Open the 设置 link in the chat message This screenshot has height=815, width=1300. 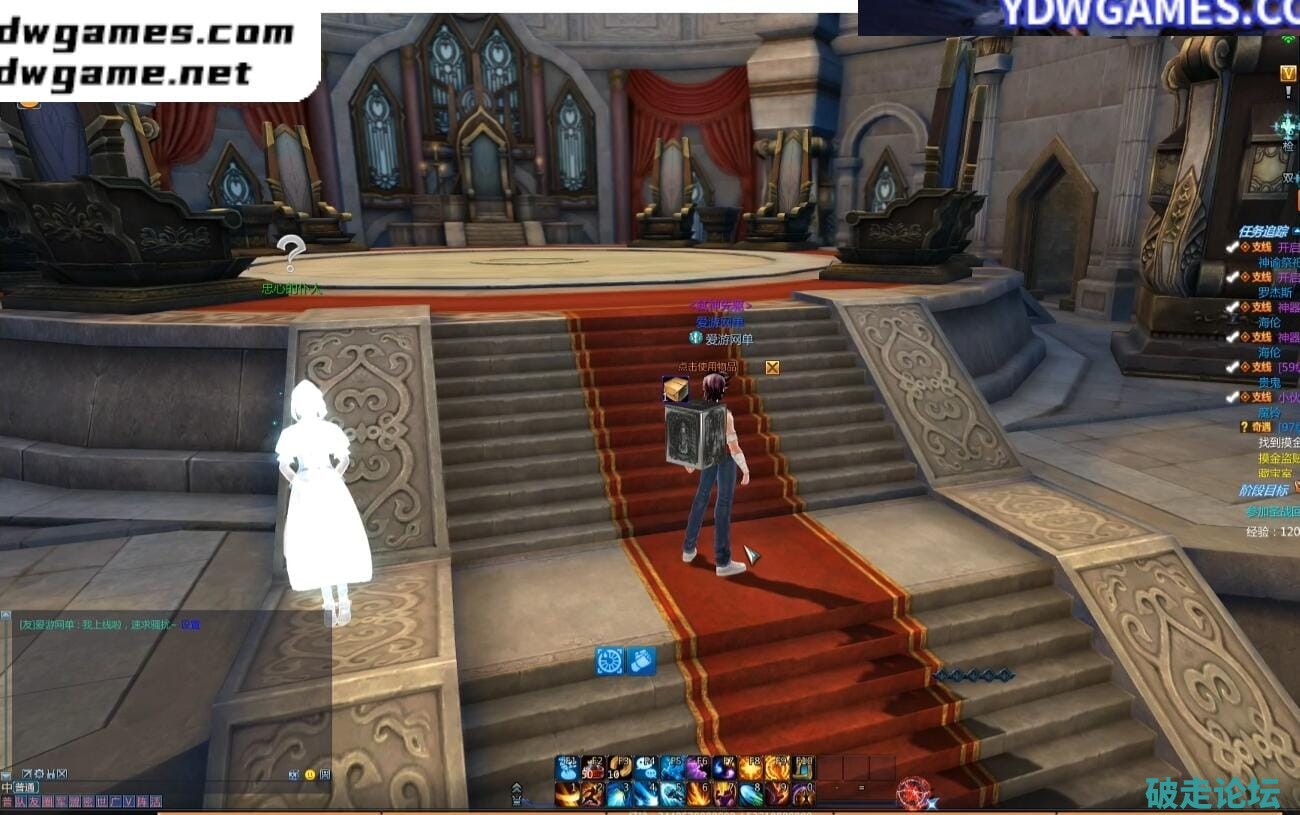190,624
